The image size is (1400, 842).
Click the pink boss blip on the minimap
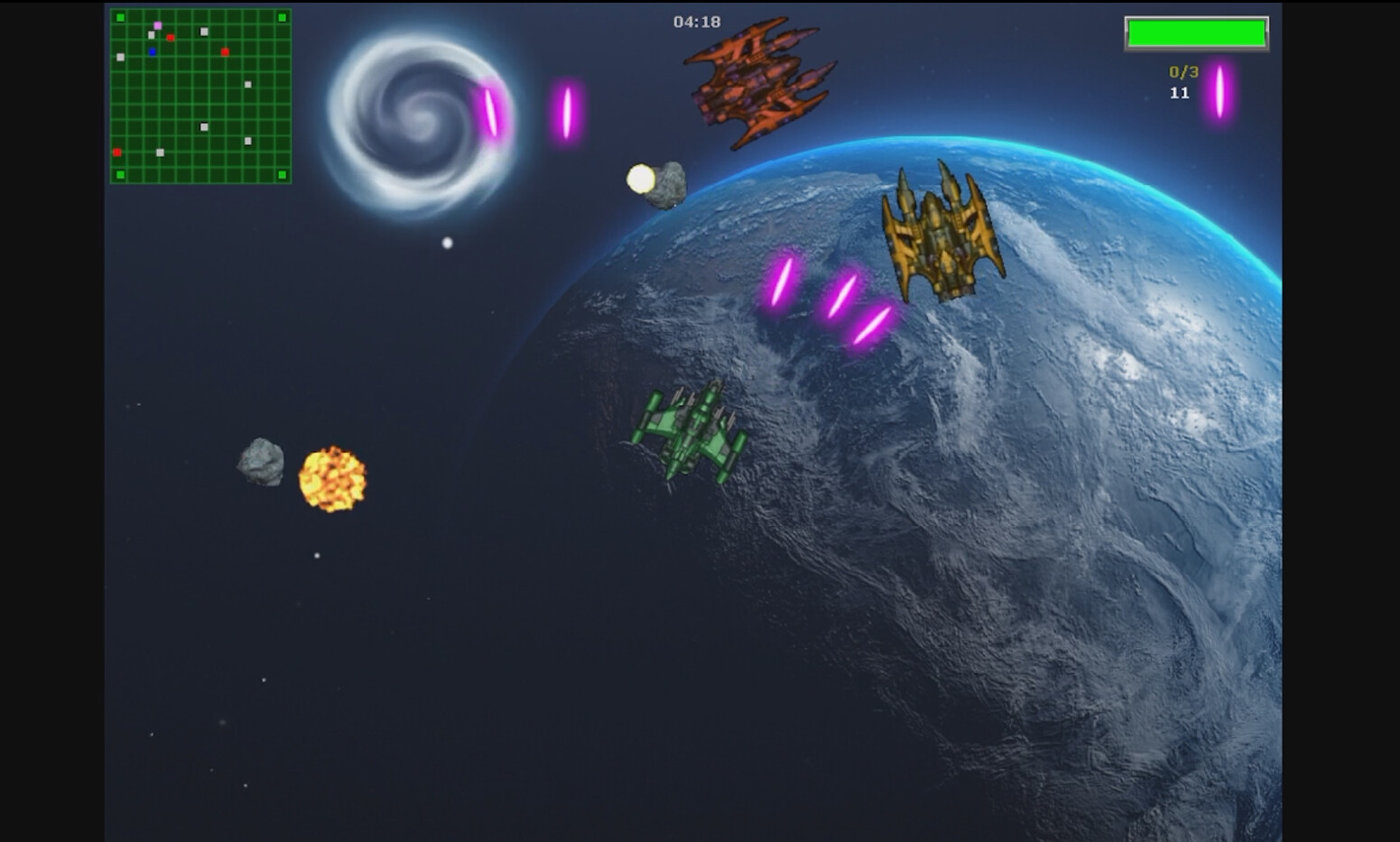pyautogui.click(x=157, y=26)
